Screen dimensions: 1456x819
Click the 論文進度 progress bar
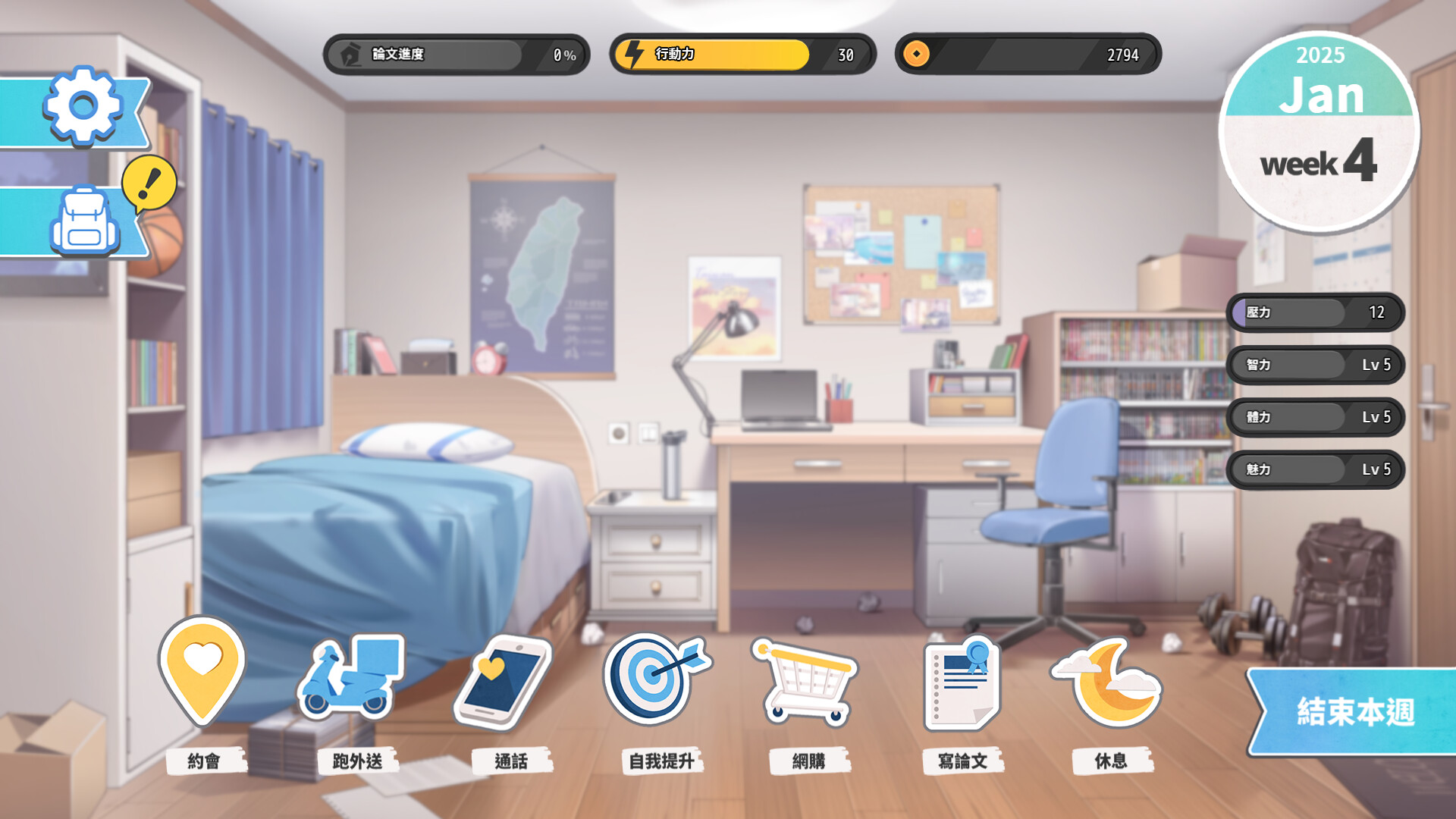tap(455, 54)
